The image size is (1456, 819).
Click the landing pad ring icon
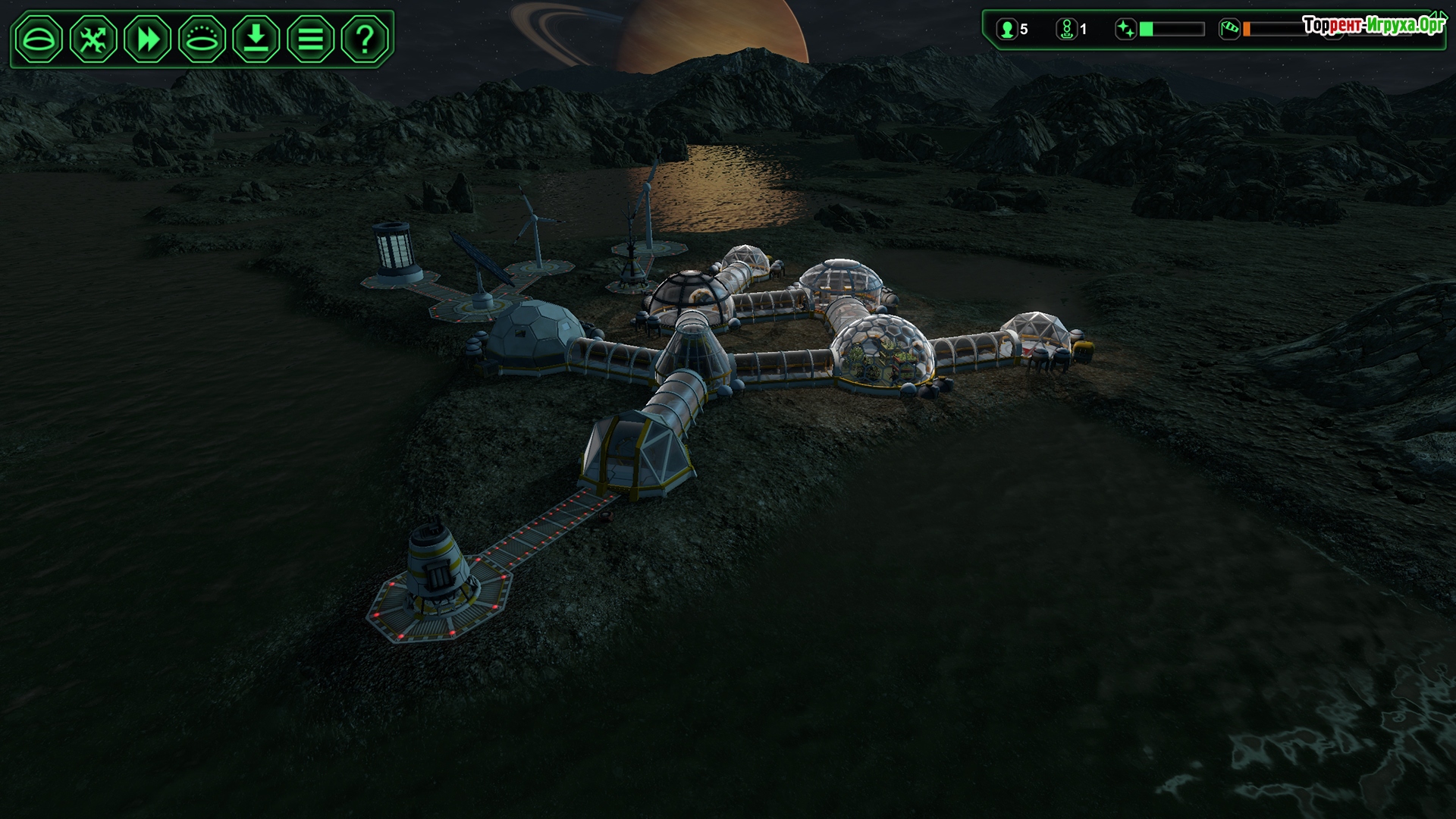pos(202,38)
